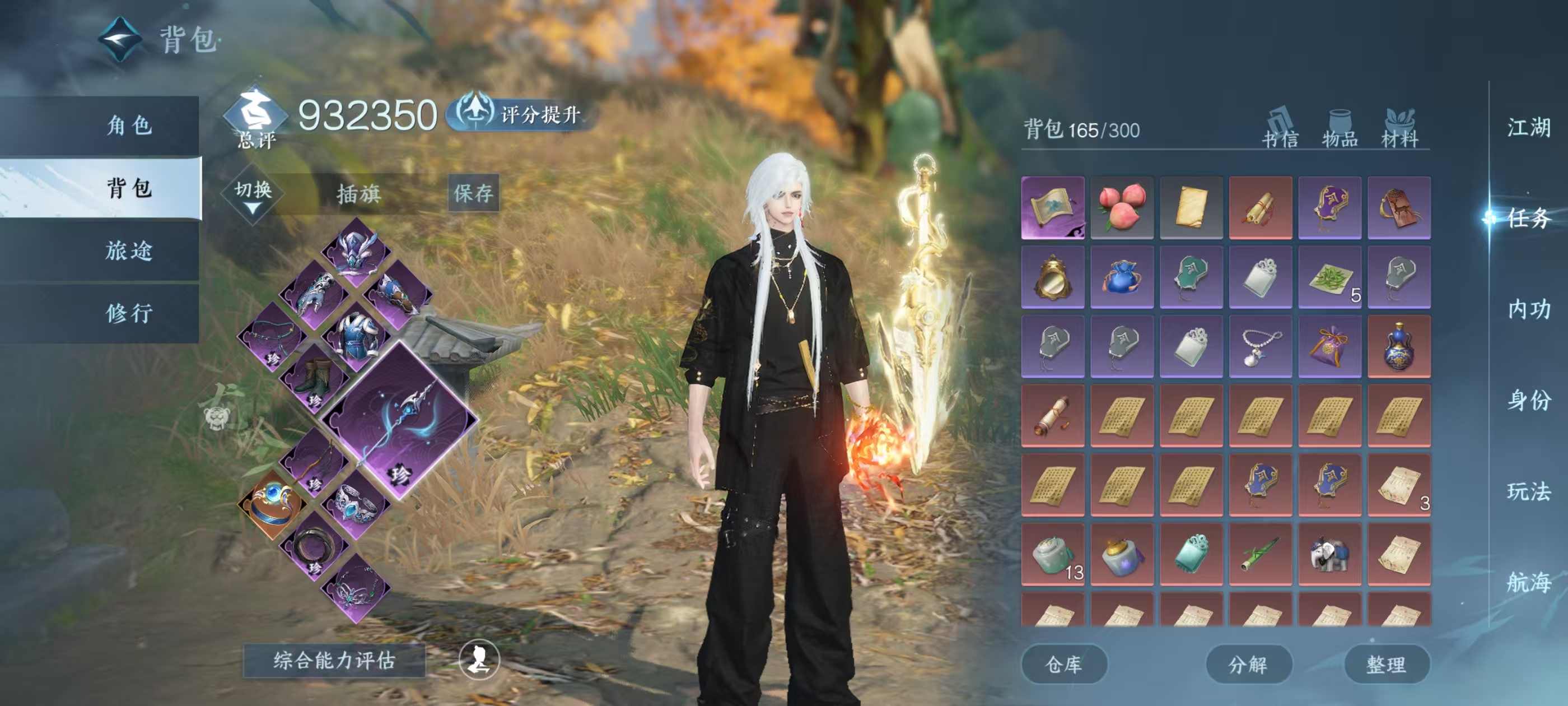Switch to the 旅途 tab
The width and height of the screenshot is (1568, 706).
pyautogui.click(x=129, y=250)
